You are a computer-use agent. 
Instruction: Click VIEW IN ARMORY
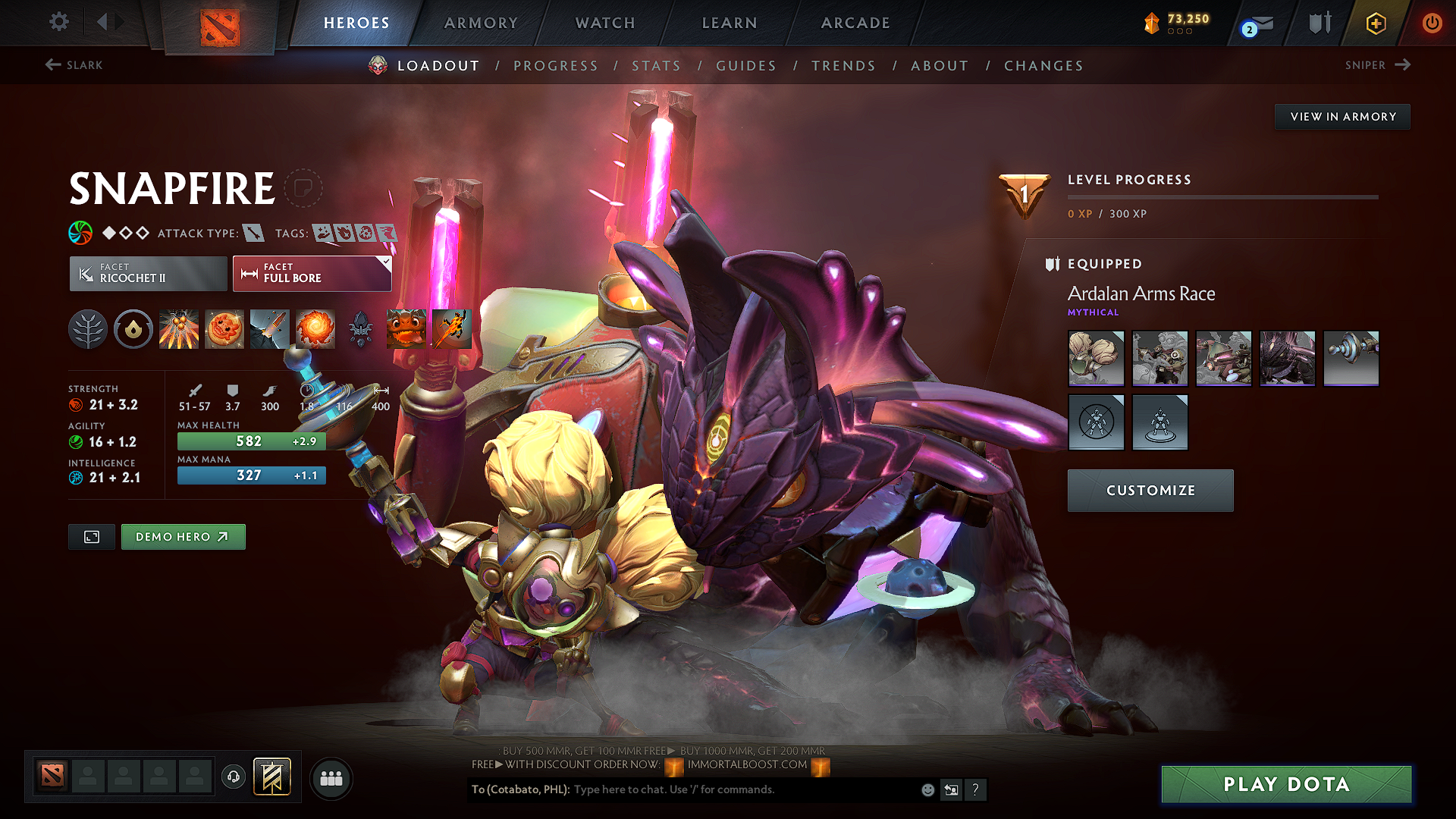click(1342, 116)
